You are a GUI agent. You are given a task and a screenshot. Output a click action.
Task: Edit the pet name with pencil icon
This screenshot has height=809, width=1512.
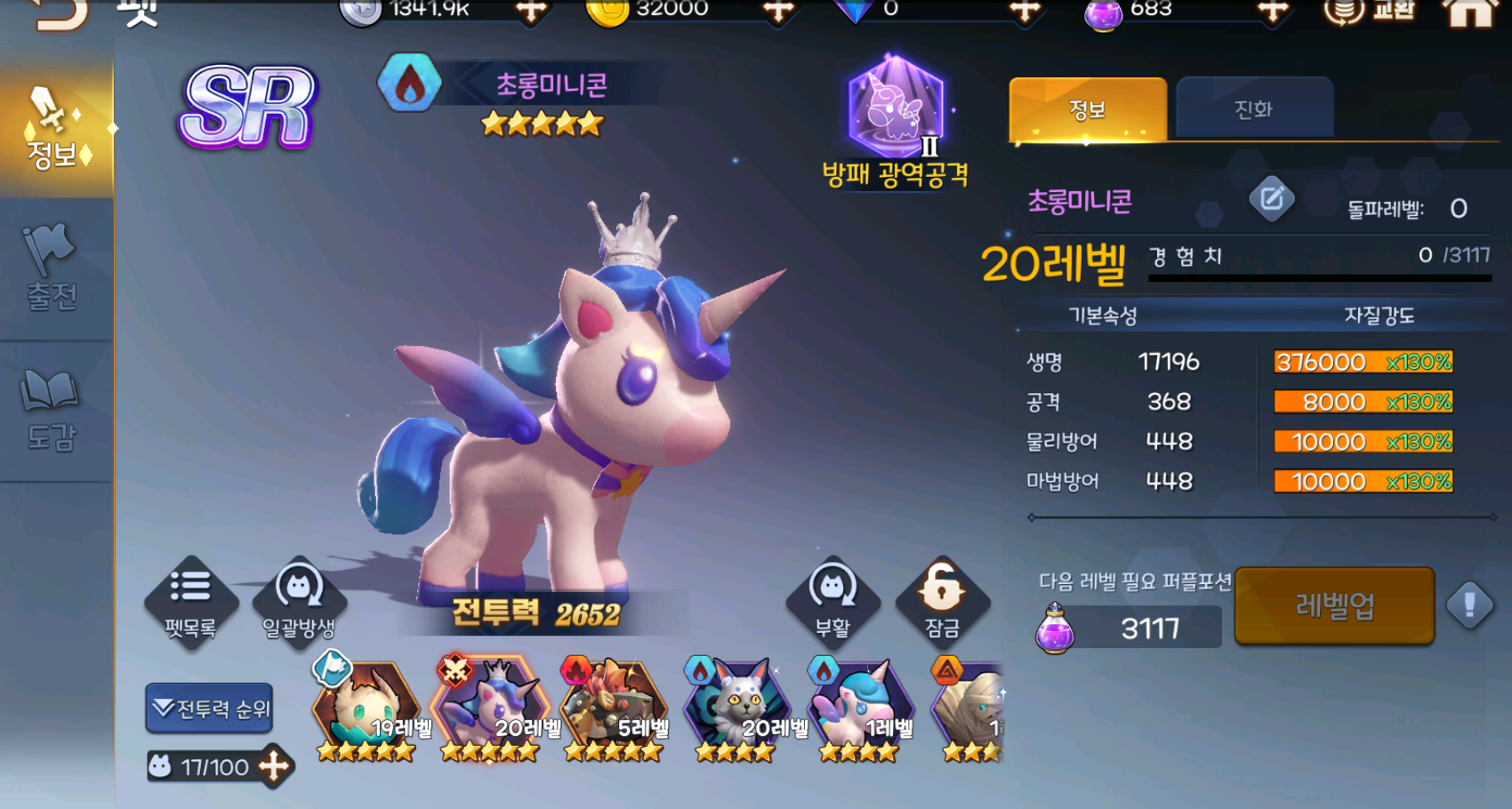(x=1271, y=198)
